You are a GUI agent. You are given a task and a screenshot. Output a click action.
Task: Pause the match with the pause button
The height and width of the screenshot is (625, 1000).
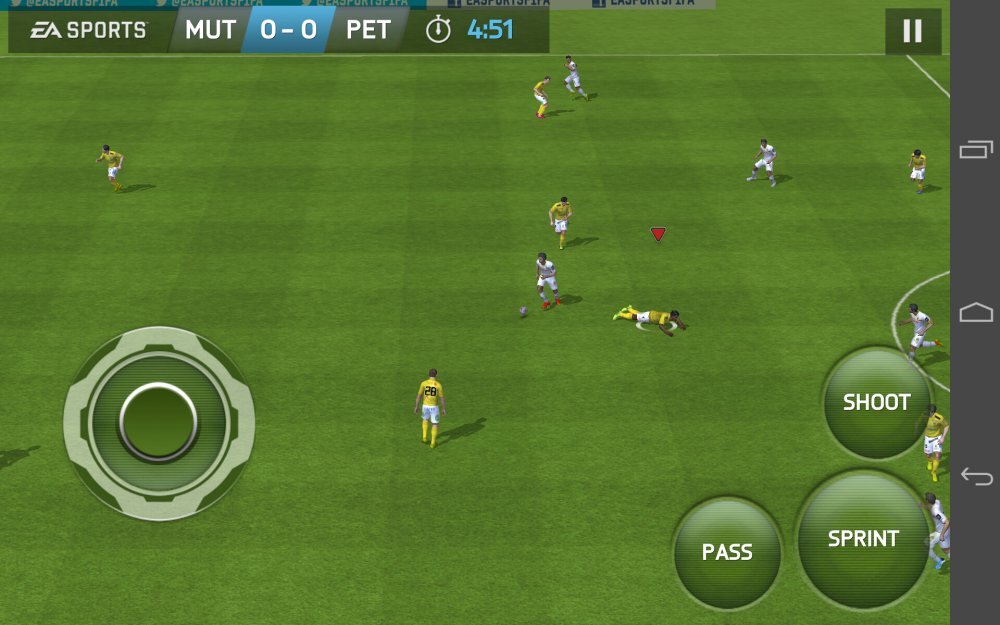tap(912, 31)
